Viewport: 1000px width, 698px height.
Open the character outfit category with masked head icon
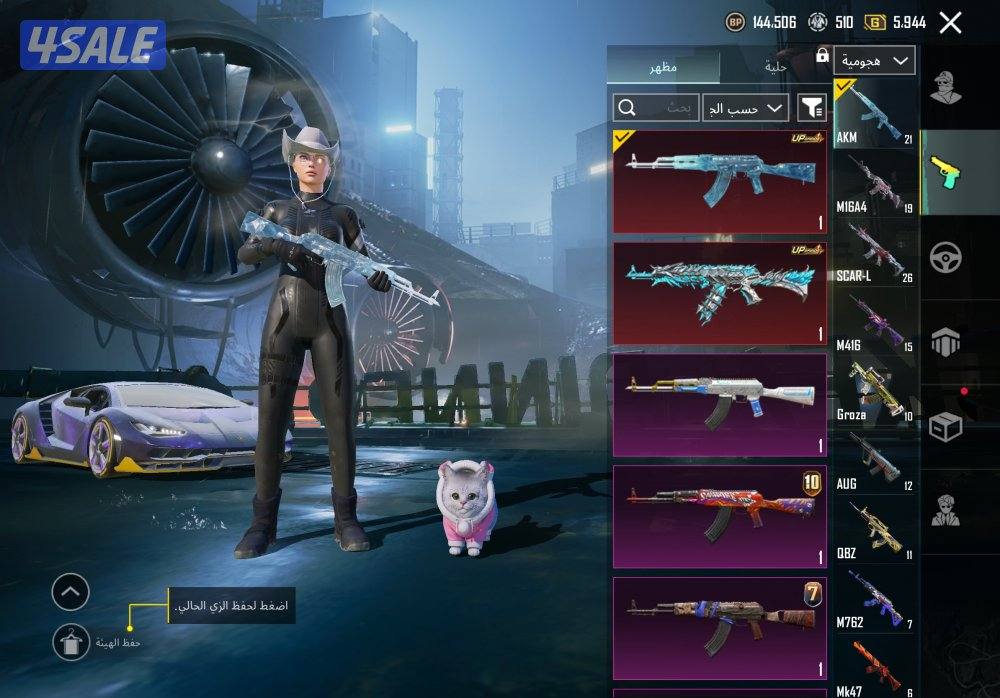[x=945, y=88]
